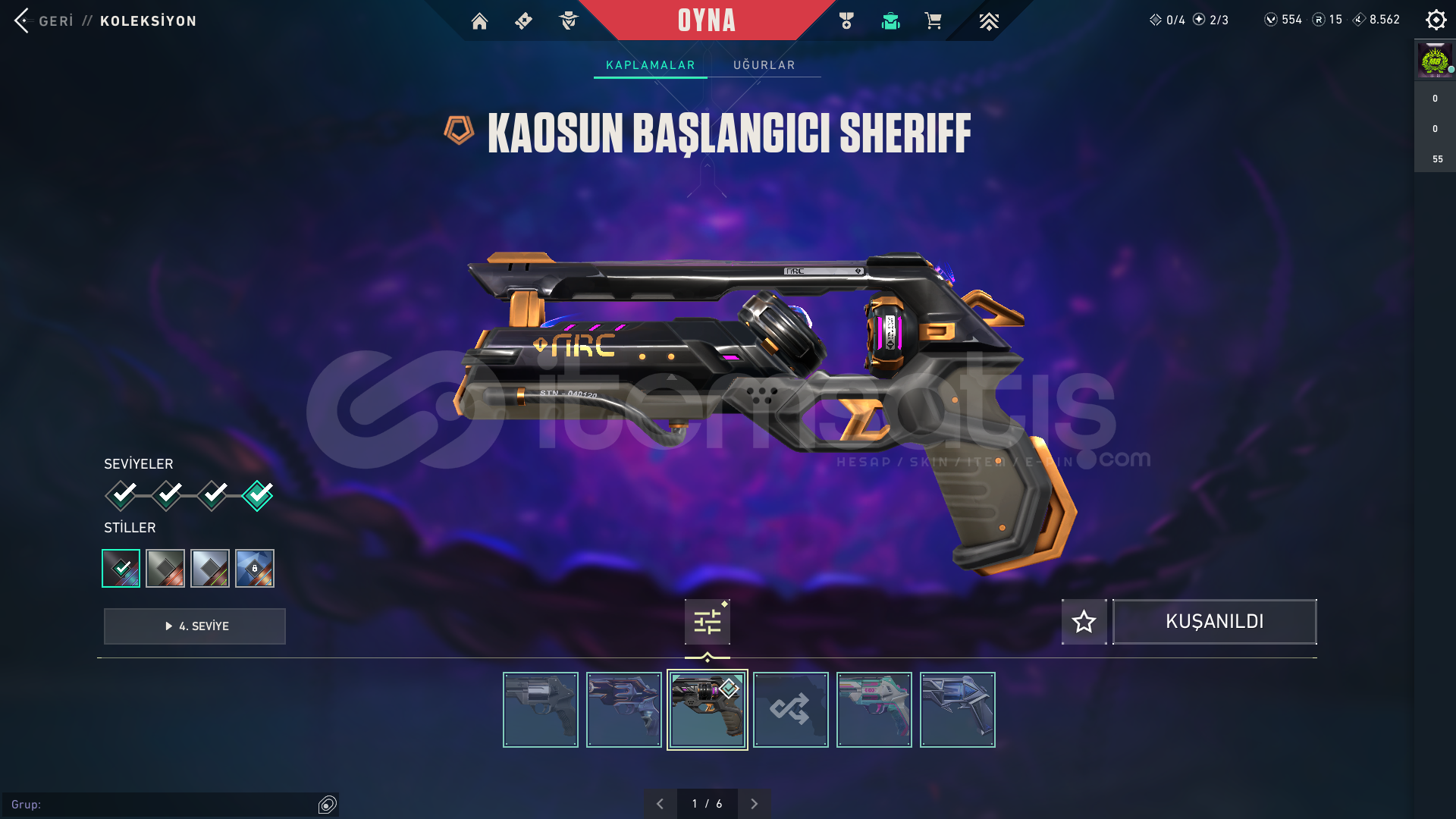This screenshot has width=1456, height=819.
Task: Open the Store cart icon
Action: tap(934, 21)
